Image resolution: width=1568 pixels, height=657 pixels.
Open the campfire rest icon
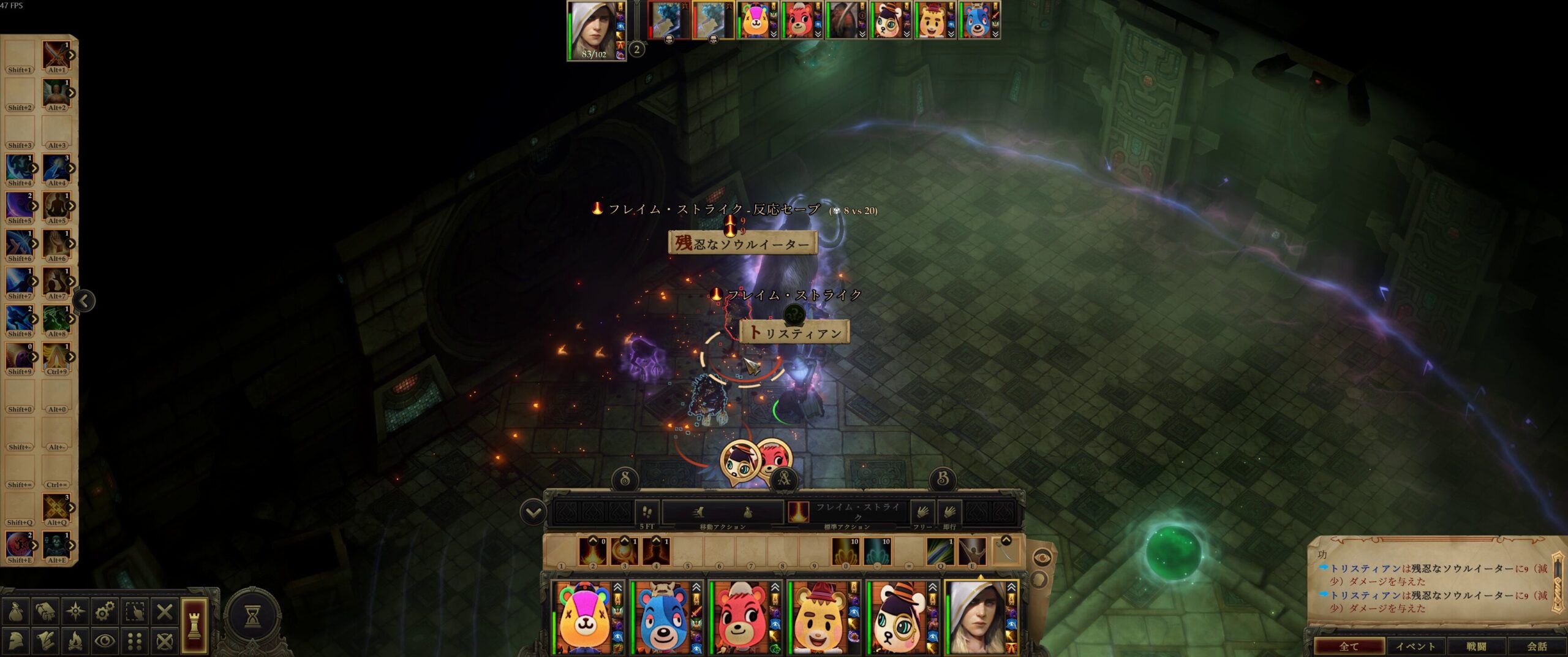click(x=75, y=641)
